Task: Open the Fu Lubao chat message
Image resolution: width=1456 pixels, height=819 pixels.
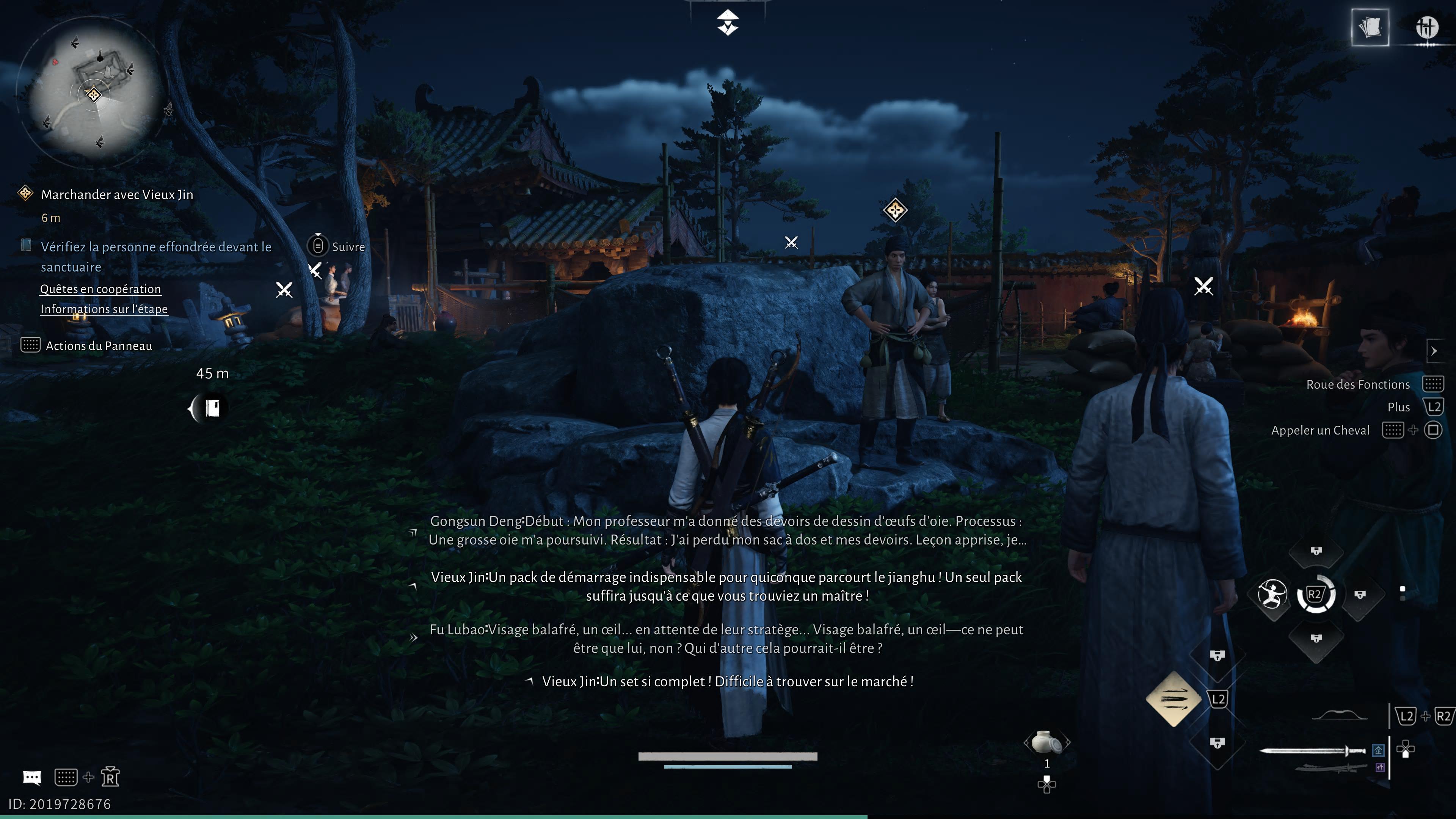Action: 727,639
